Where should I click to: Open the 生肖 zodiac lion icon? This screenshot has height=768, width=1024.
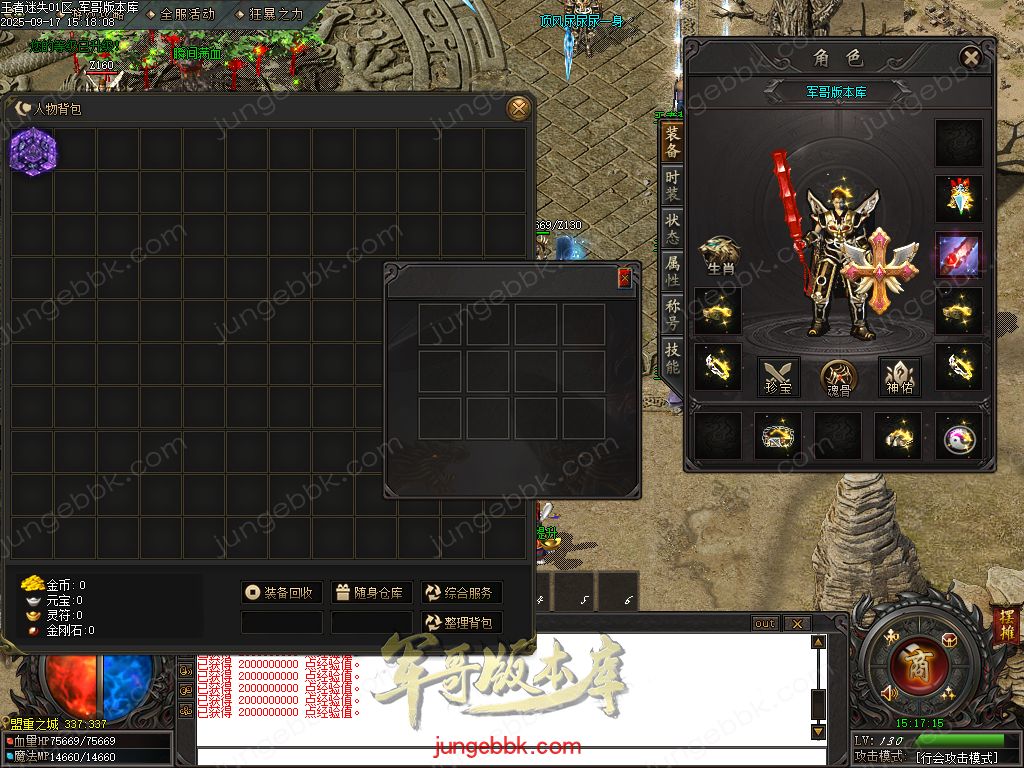[719, 256]
